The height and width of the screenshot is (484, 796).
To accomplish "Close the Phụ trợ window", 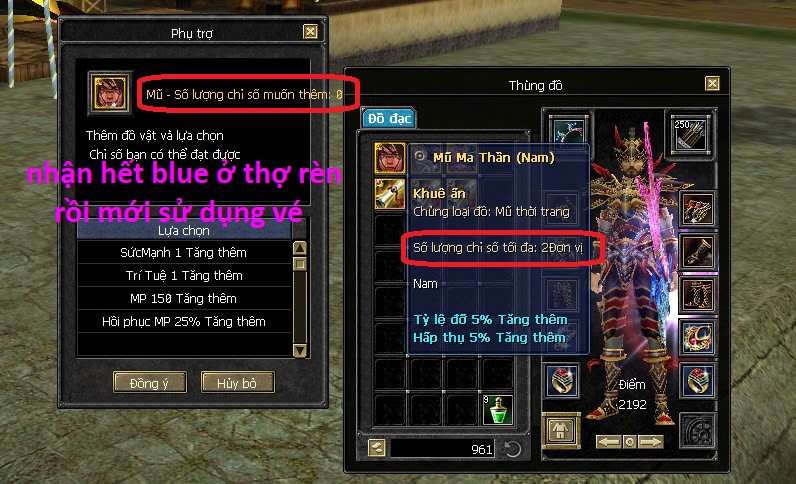I will [x=311, y=32].
